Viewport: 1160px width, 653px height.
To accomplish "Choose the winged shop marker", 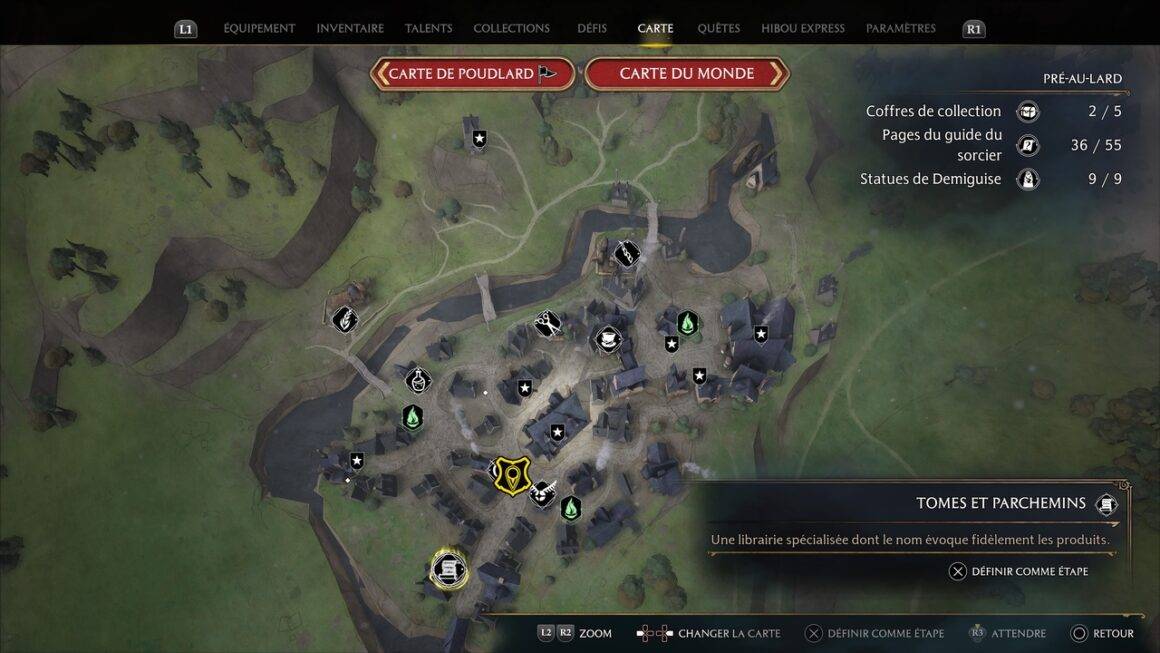I will click(x=543, y=493).
